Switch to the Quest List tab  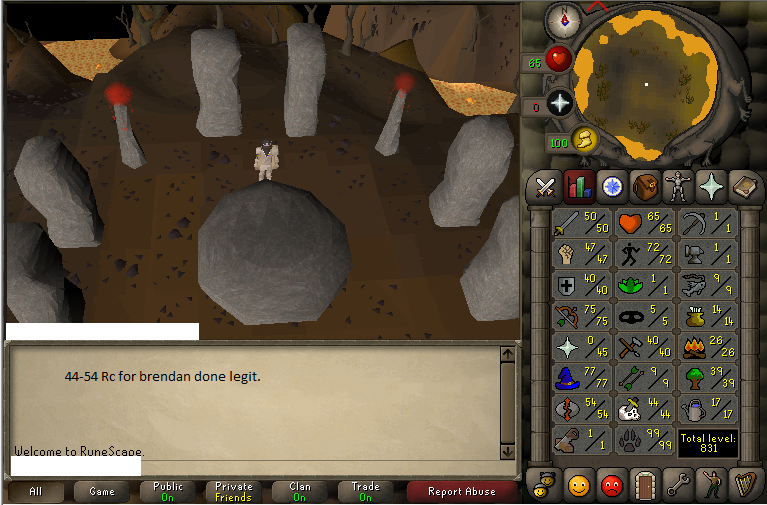click(x=611, y=186)
